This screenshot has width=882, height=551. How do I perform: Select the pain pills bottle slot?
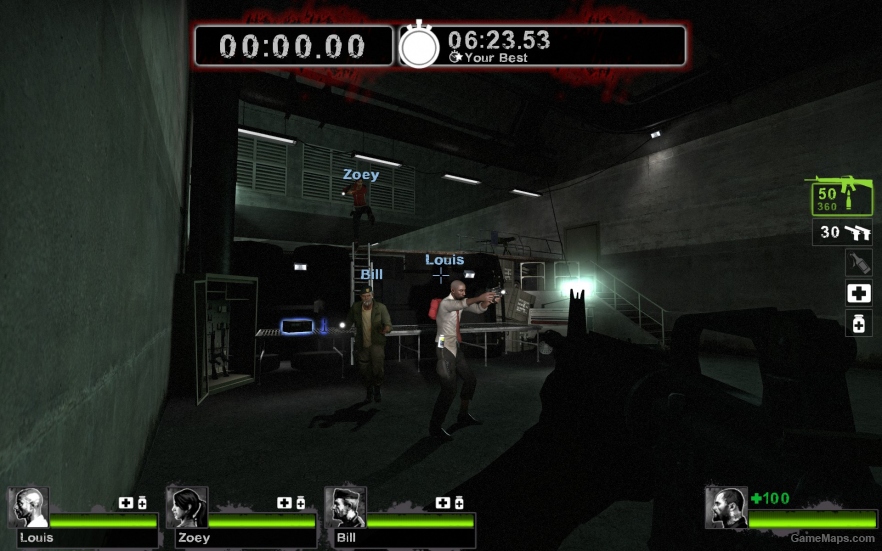pos(858,323)
